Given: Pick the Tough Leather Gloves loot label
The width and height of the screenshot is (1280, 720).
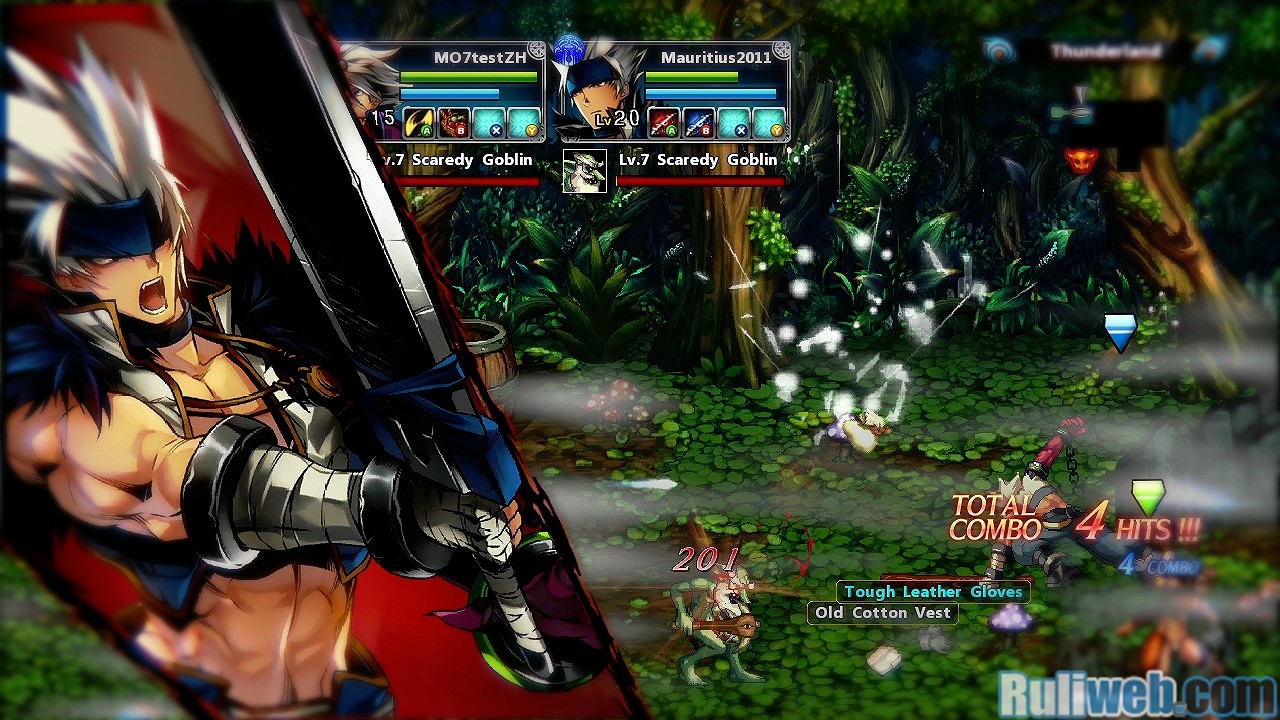Looking at the screenshot, I should 933,592.
